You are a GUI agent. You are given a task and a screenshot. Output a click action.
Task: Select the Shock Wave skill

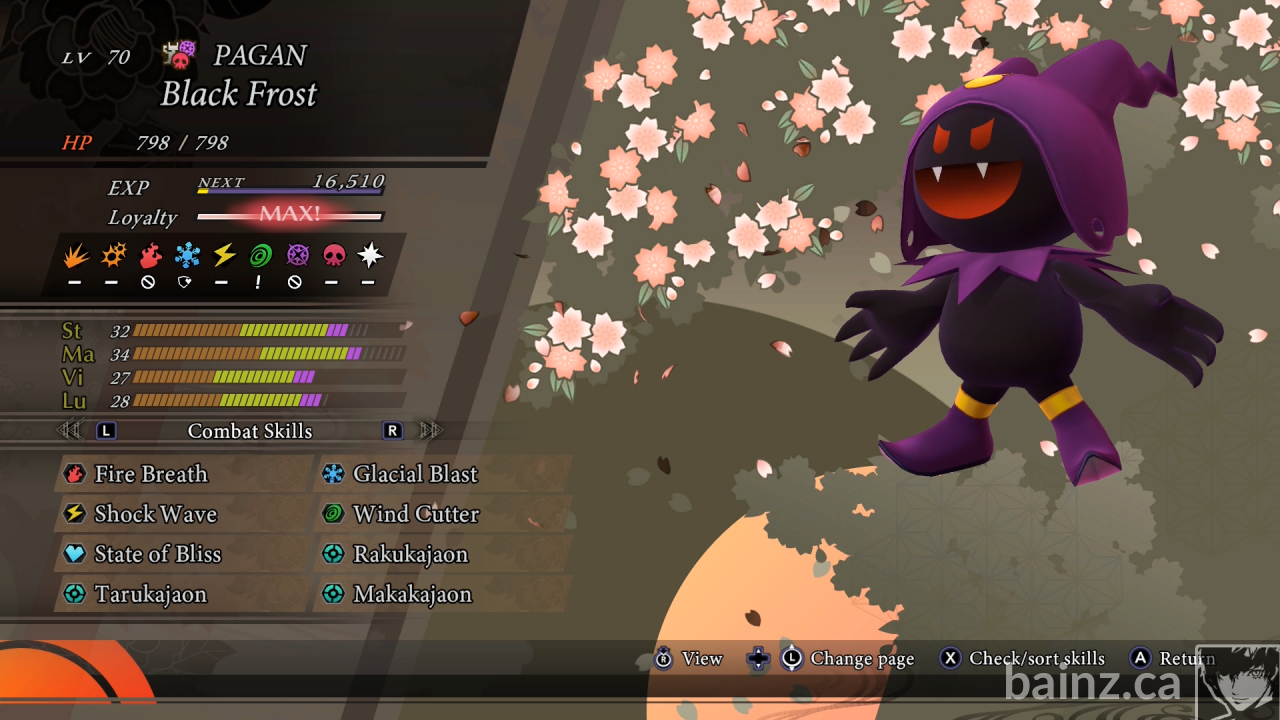155,514
